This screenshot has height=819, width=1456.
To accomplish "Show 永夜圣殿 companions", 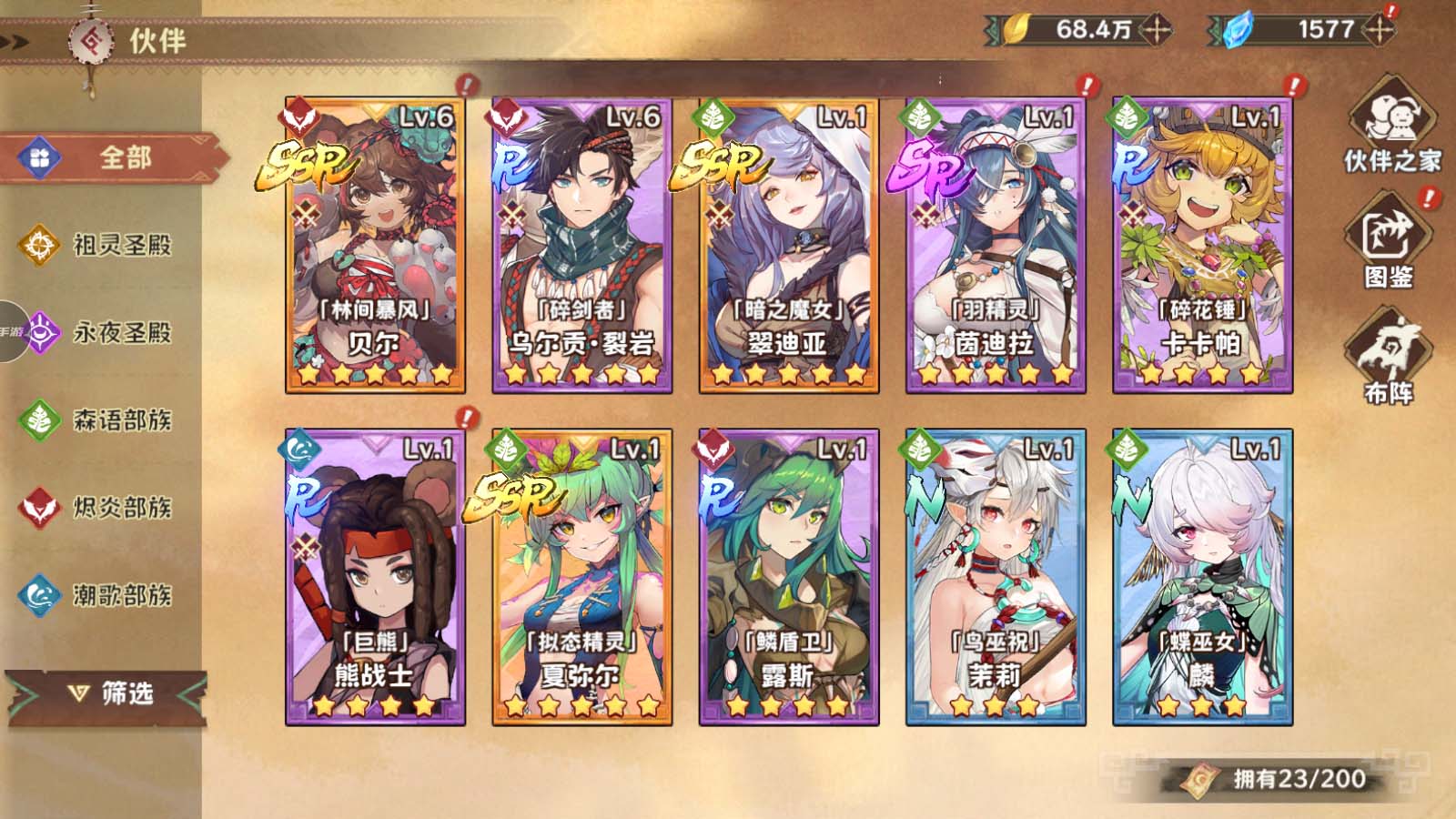I will [100, 332].
